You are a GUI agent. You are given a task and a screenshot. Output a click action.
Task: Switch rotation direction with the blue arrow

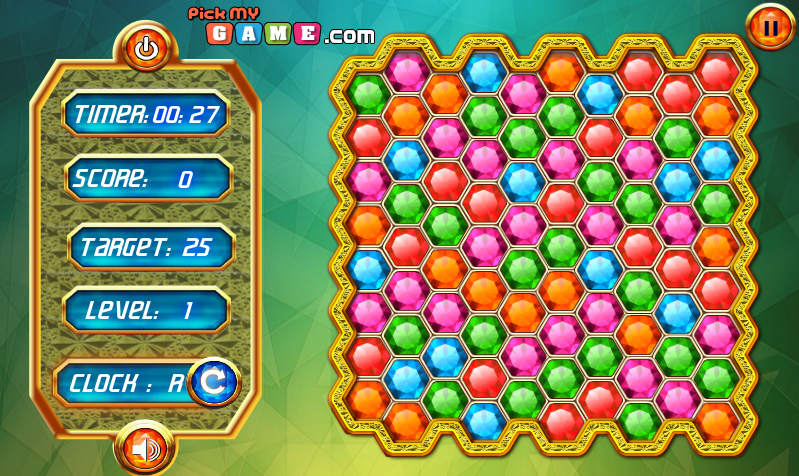click(x=214, y=381)
